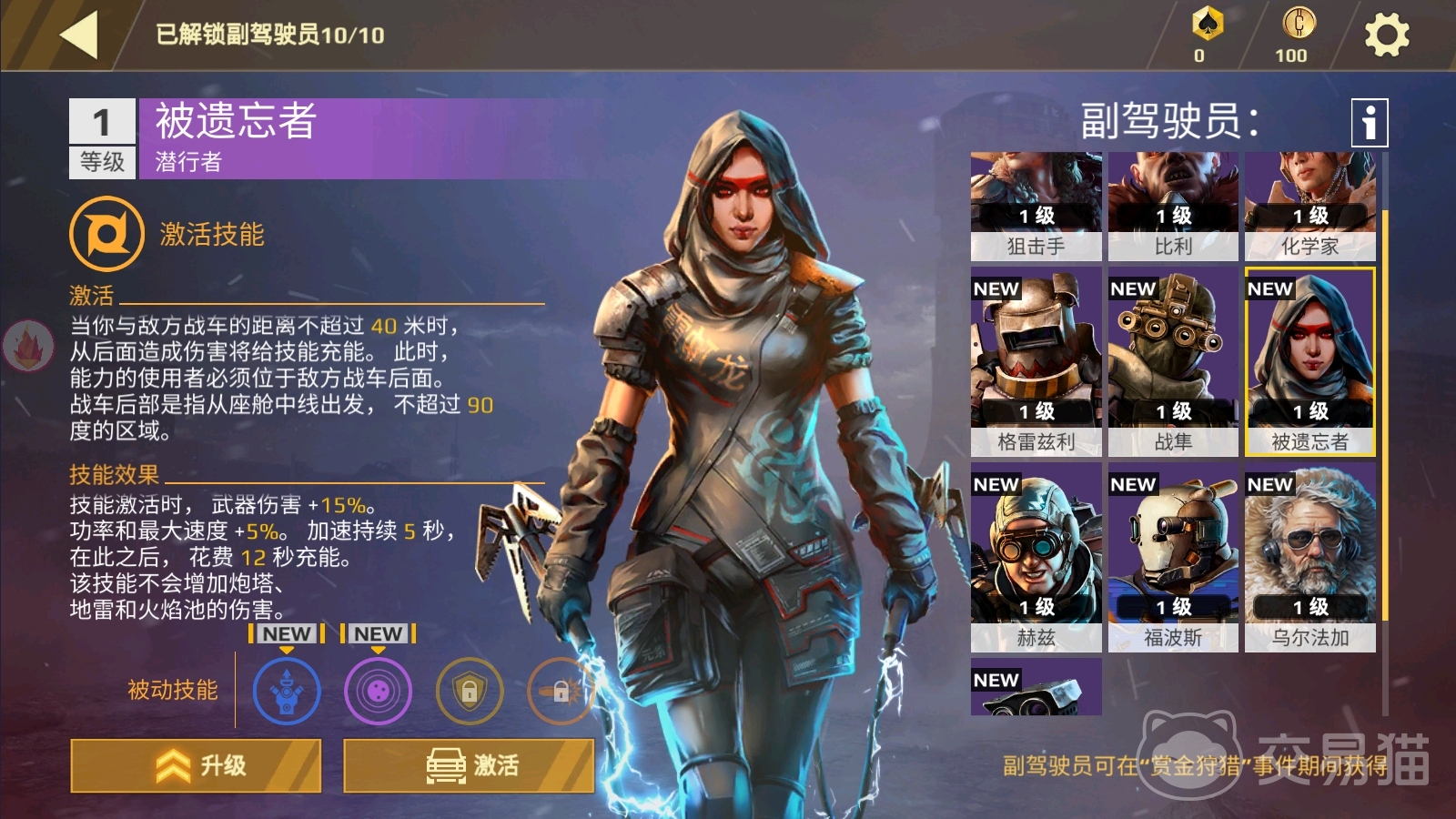The height and width of the screenshot is (819, 1456).
Task: Select the 狙击手 co-driver portrait
Action: click(1036, 206)
